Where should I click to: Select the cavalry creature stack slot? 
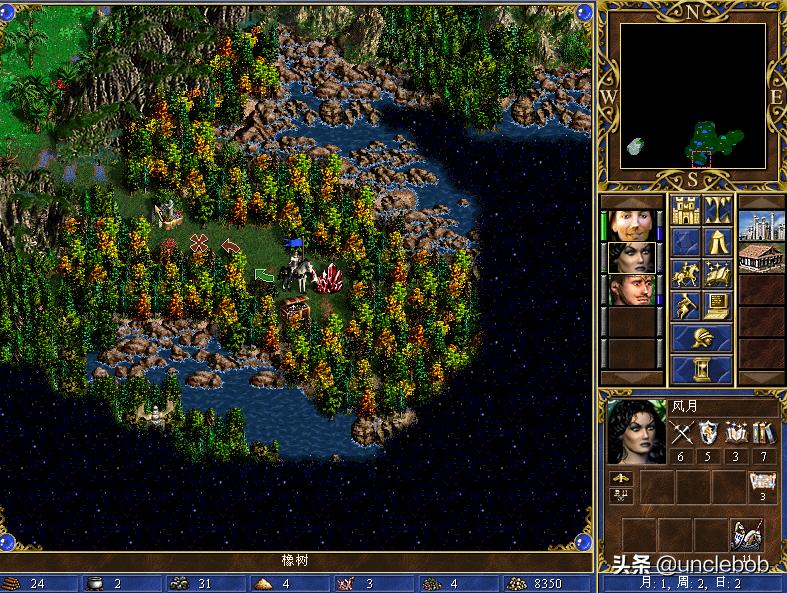tap(746, 535)
